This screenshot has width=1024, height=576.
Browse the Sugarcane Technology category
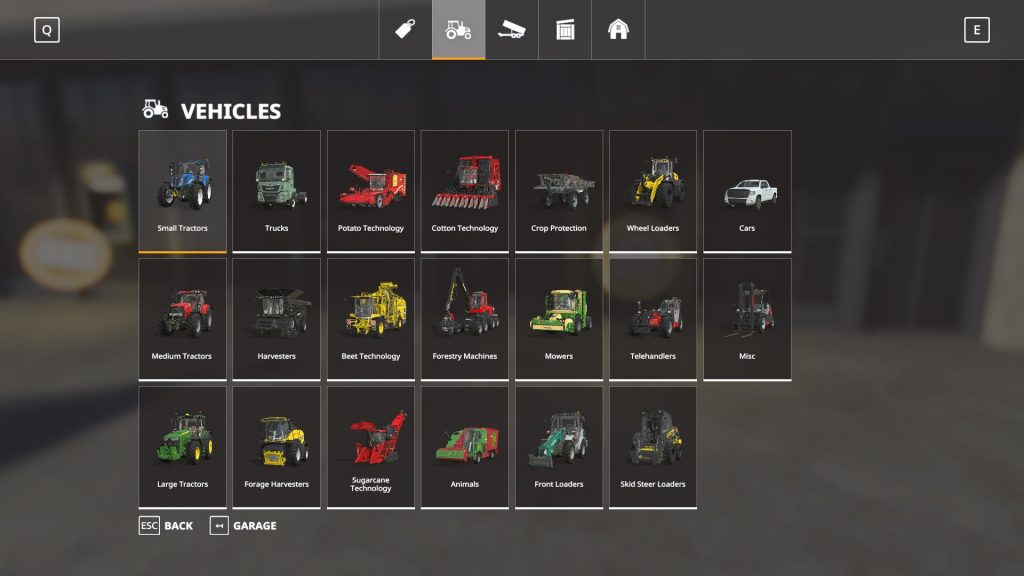[x=370, y=446]
